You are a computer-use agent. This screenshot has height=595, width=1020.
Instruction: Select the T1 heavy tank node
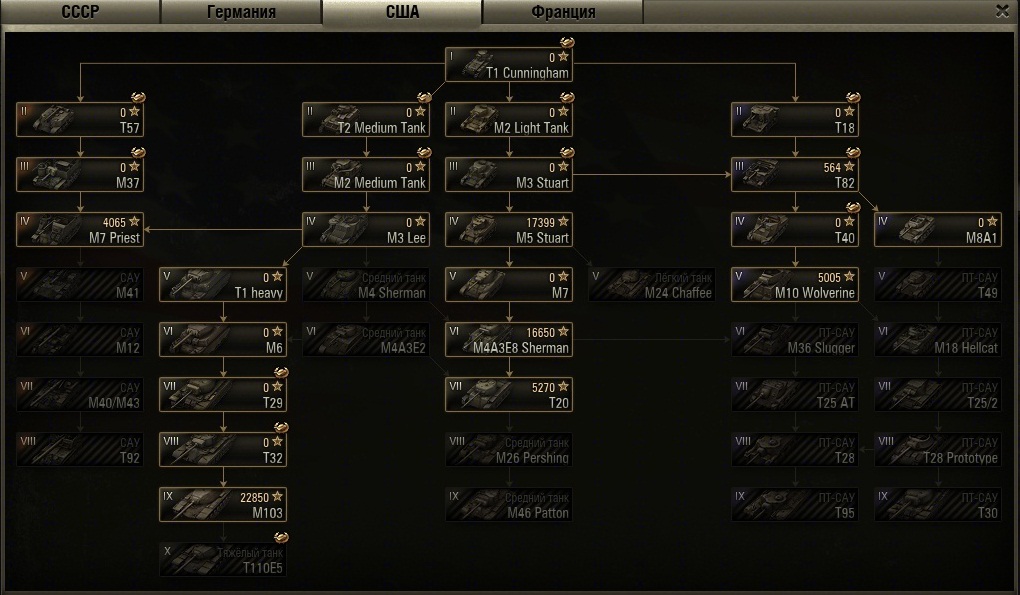(x=223, y=285)
